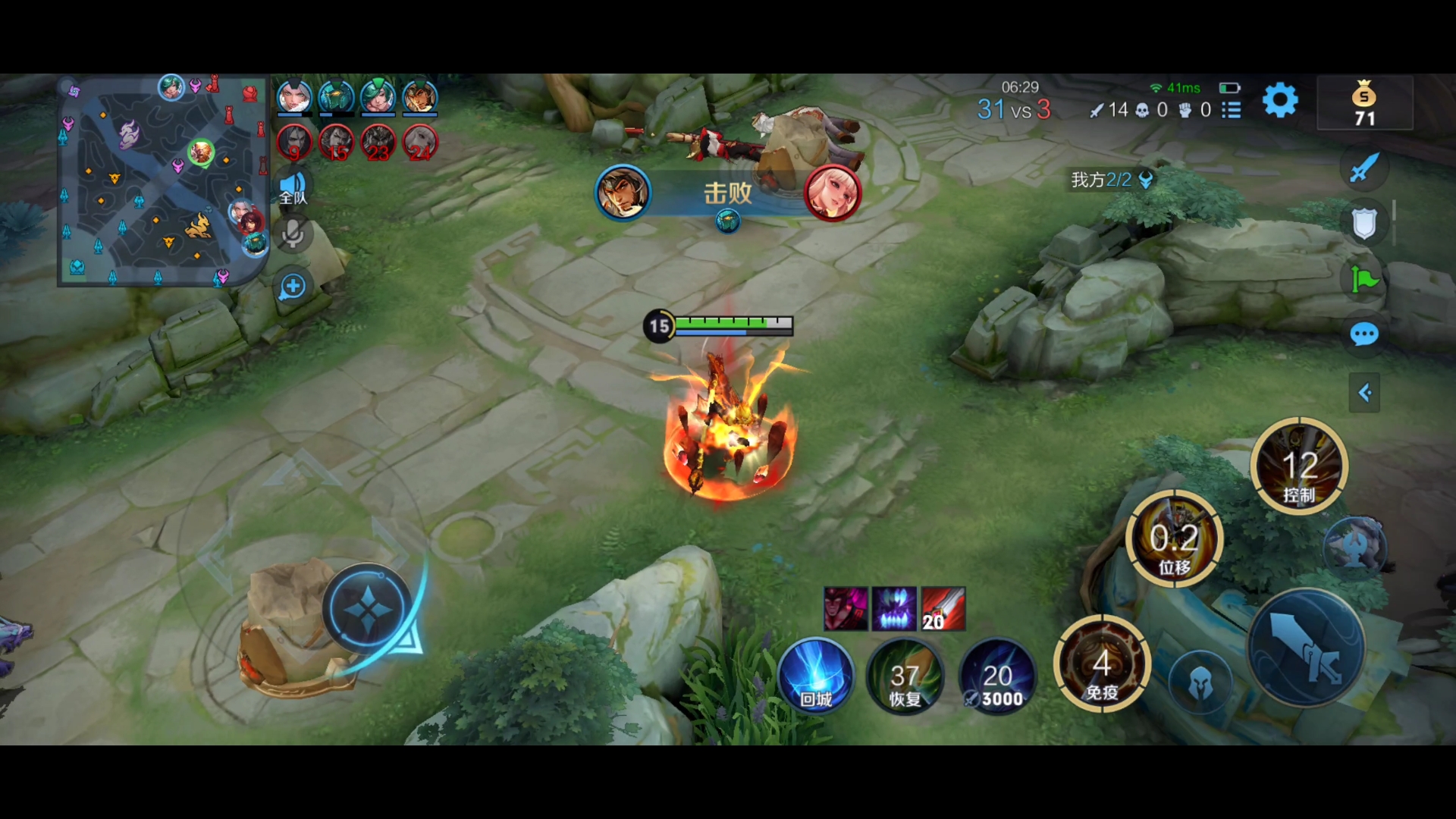The image size is (1456, 819).
Task: Cast the 位移 dash skill
Action: [x=1174, y=539]
